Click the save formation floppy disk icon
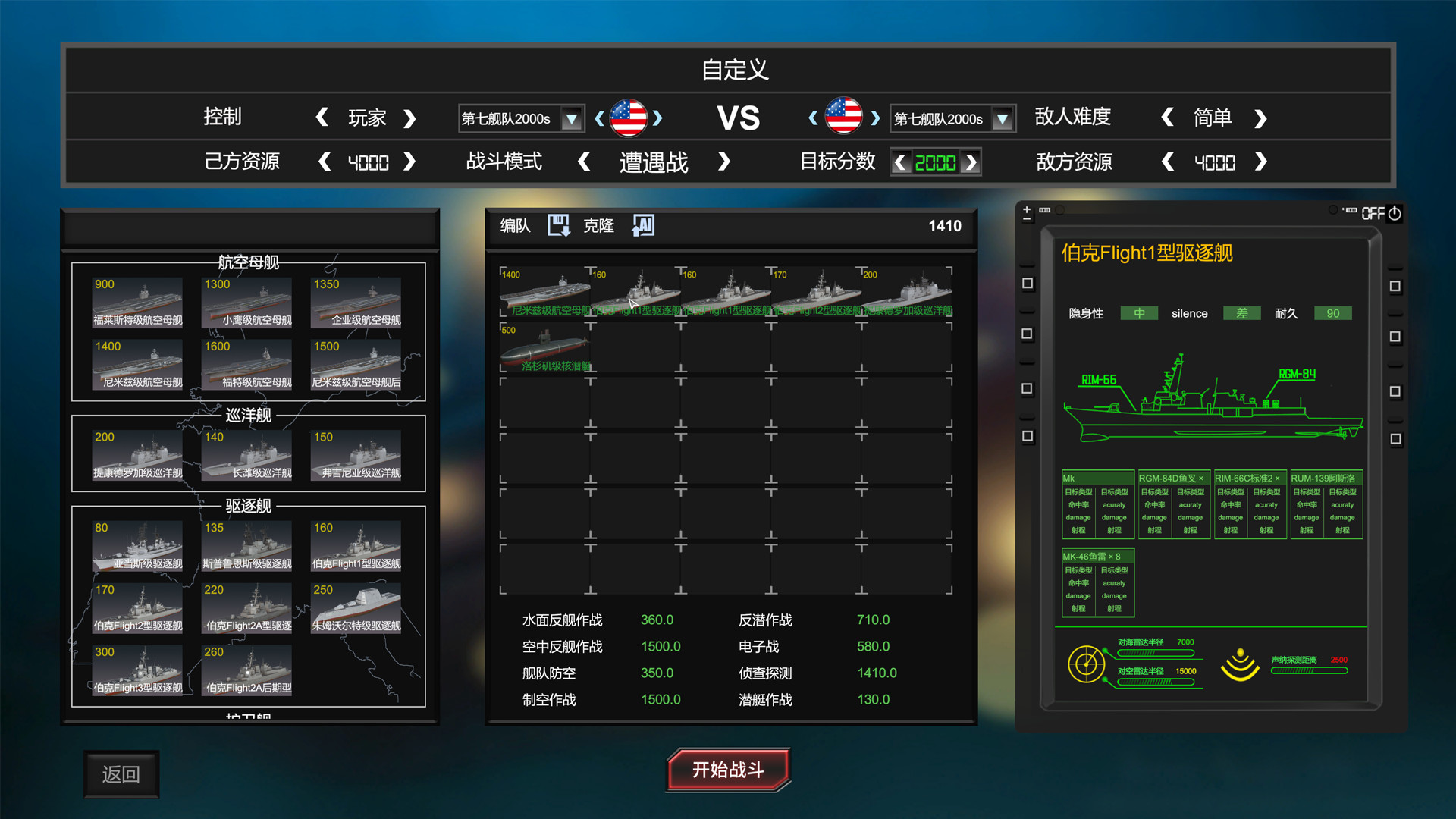The height and width of the screenshot is (819, 1456). 559,225
